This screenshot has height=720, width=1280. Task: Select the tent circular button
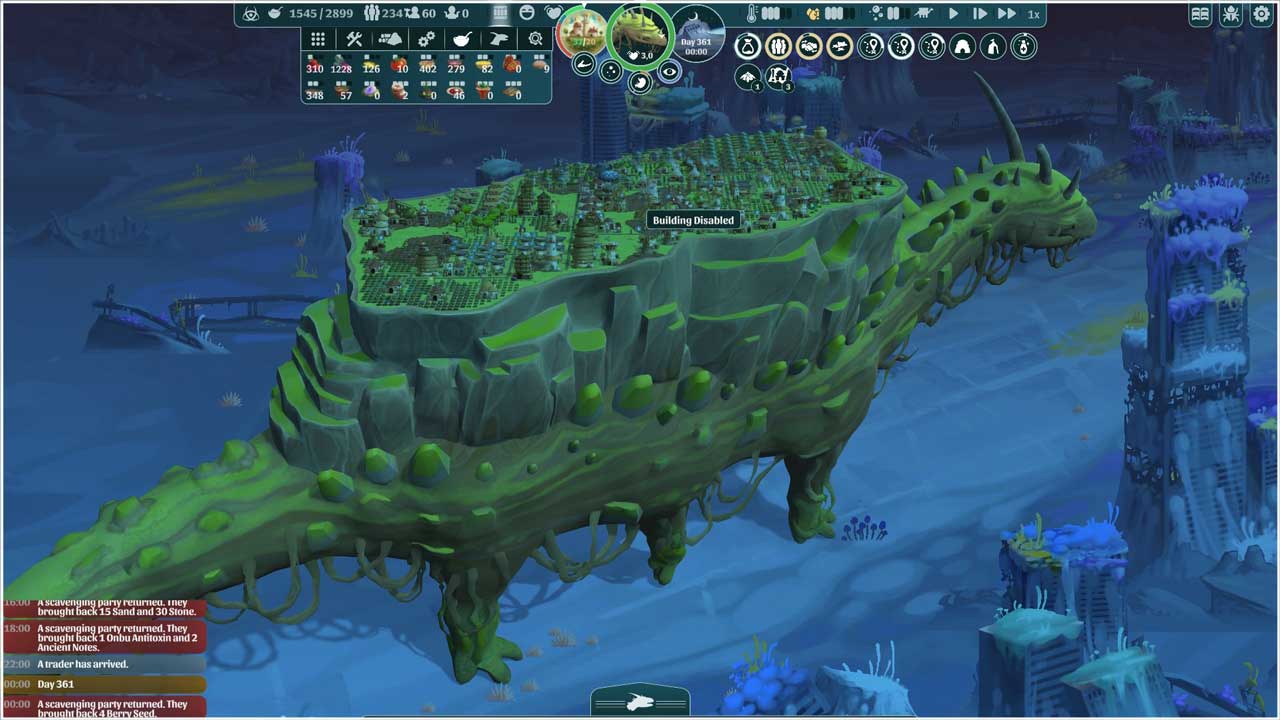992,46
